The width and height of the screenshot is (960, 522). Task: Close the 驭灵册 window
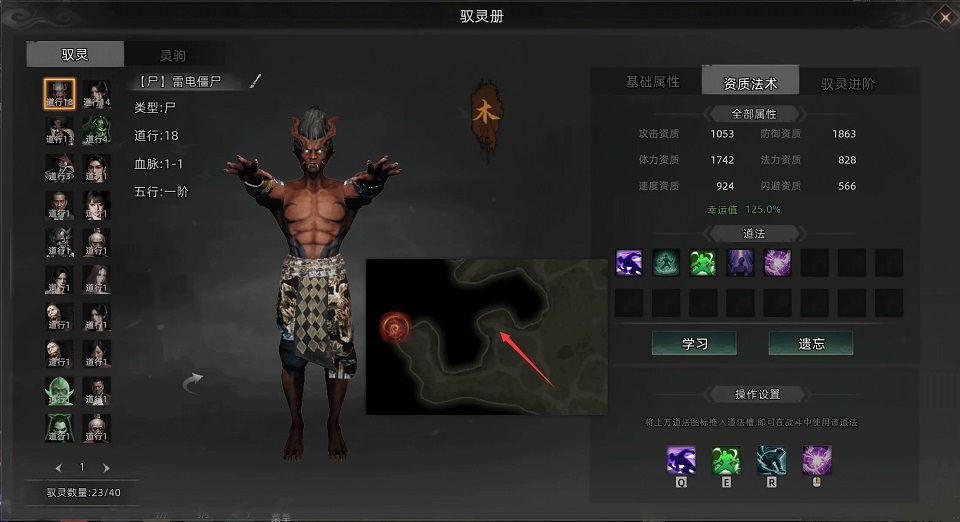[x=945, y=16]
